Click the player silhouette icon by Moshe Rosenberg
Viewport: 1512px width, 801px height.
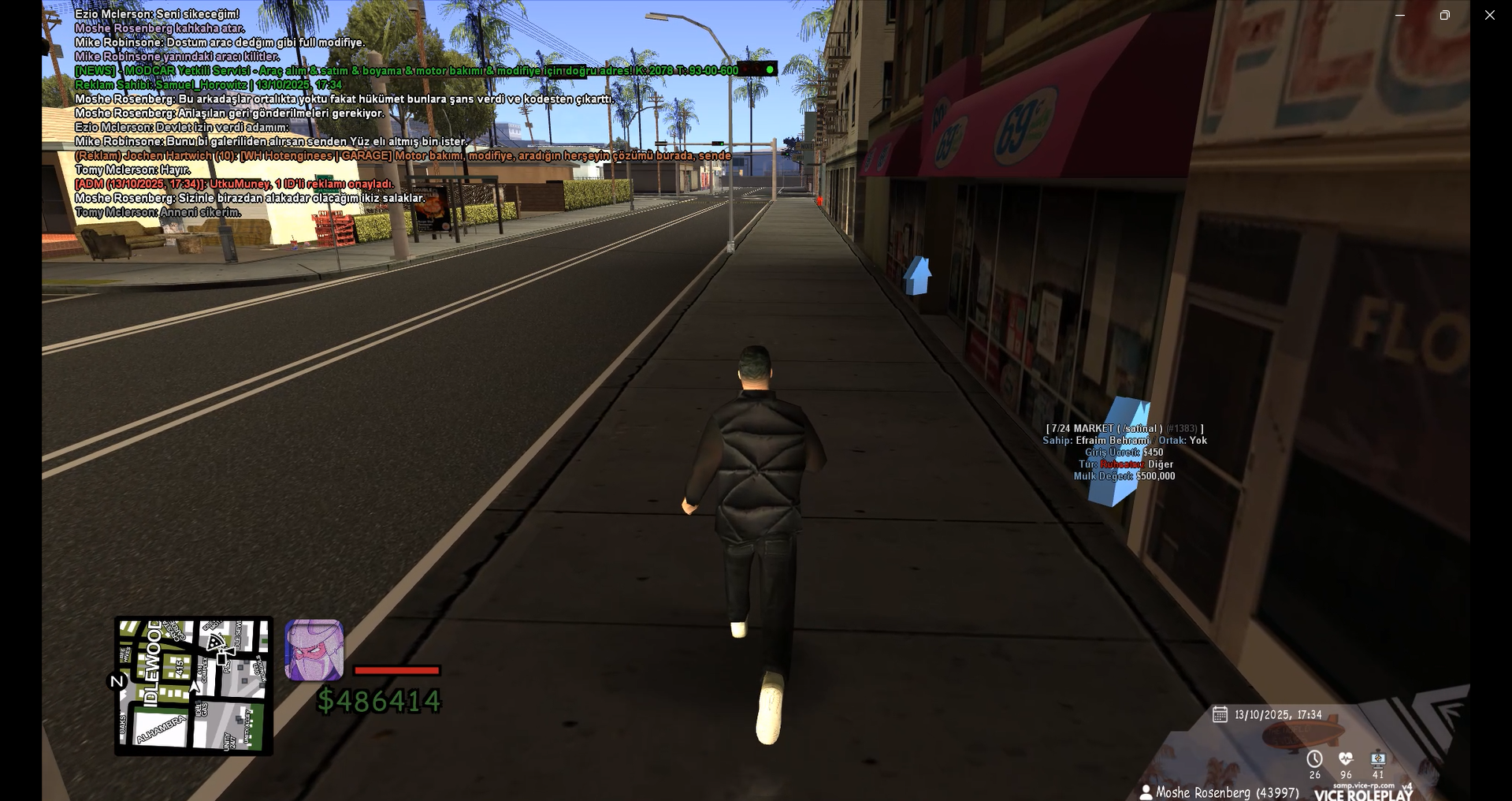pos(1146,792)
